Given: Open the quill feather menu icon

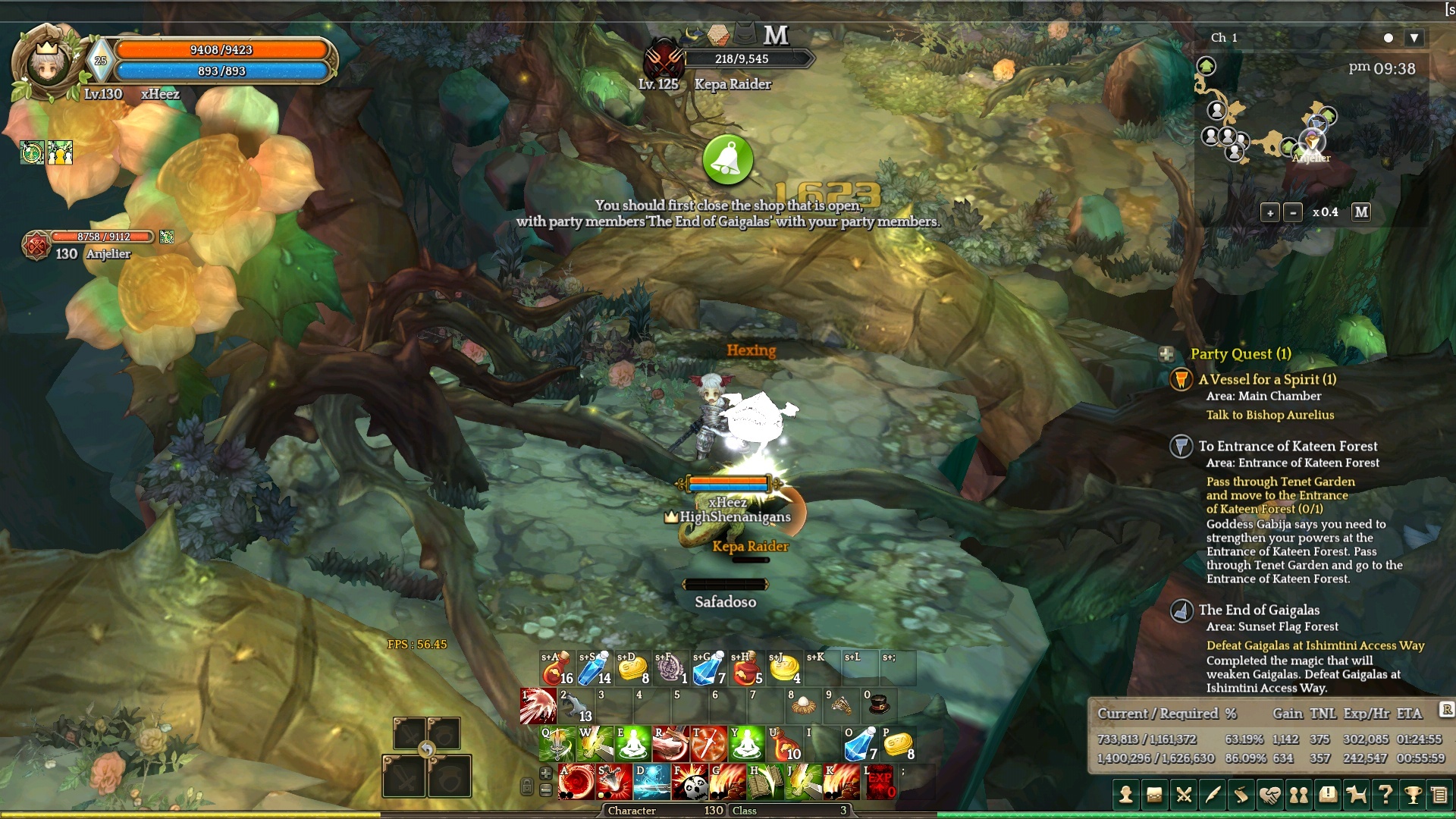Looking at the screenshot, I should point(1212,795).
